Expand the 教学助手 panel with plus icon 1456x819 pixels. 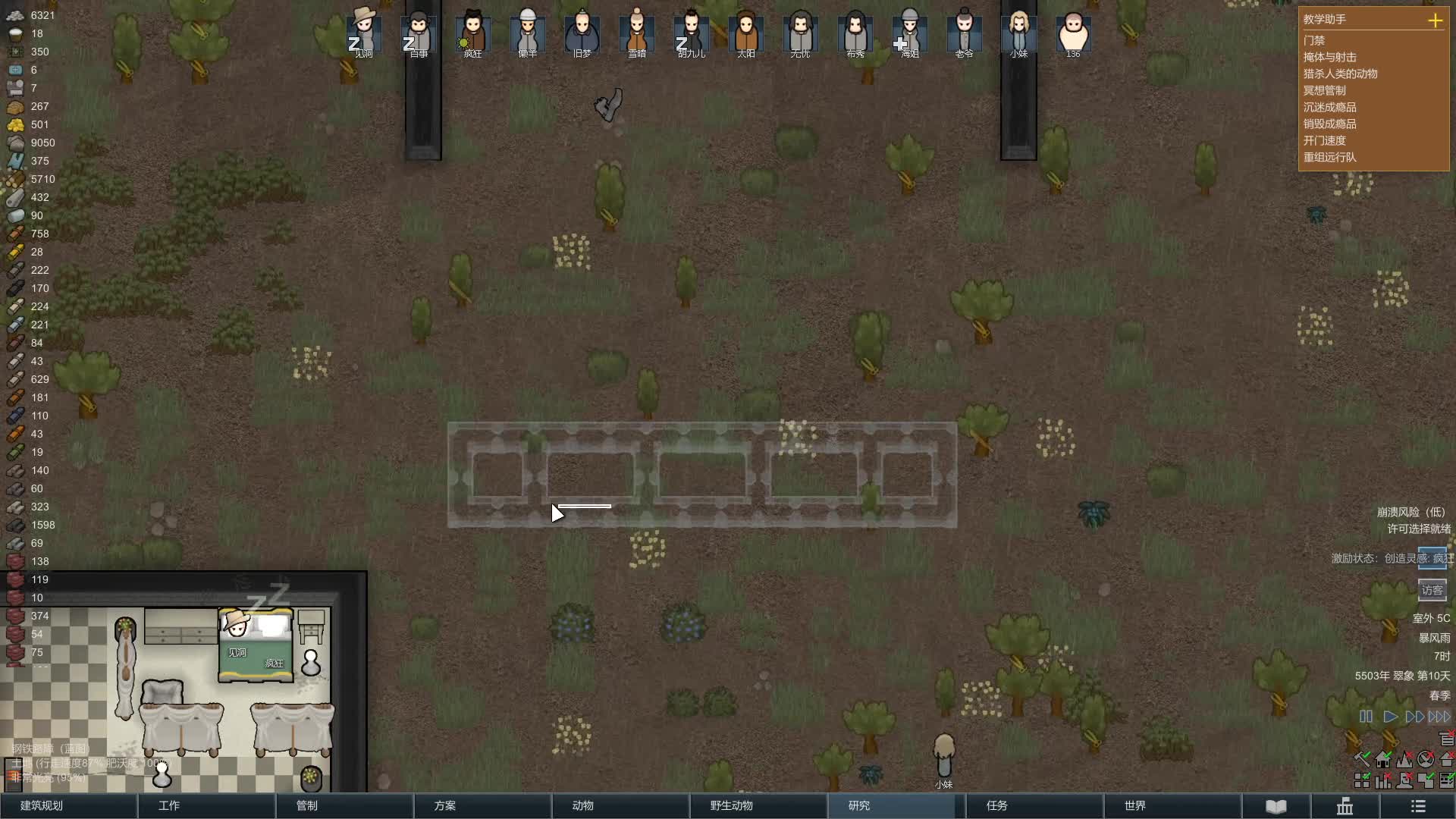coord(1435,20)
